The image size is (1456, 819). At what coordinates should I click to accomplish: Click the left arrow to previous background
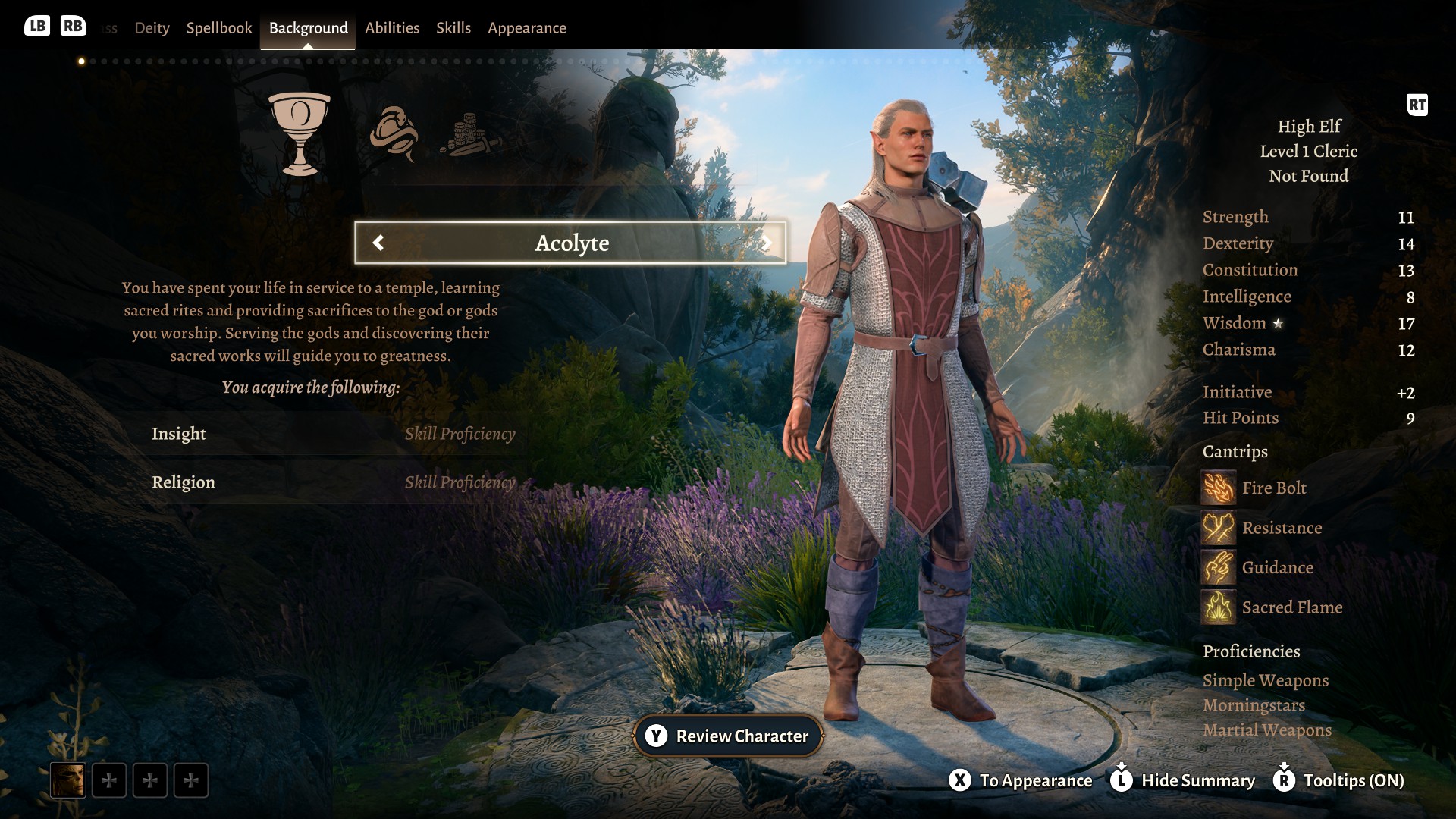click(378, 243)
